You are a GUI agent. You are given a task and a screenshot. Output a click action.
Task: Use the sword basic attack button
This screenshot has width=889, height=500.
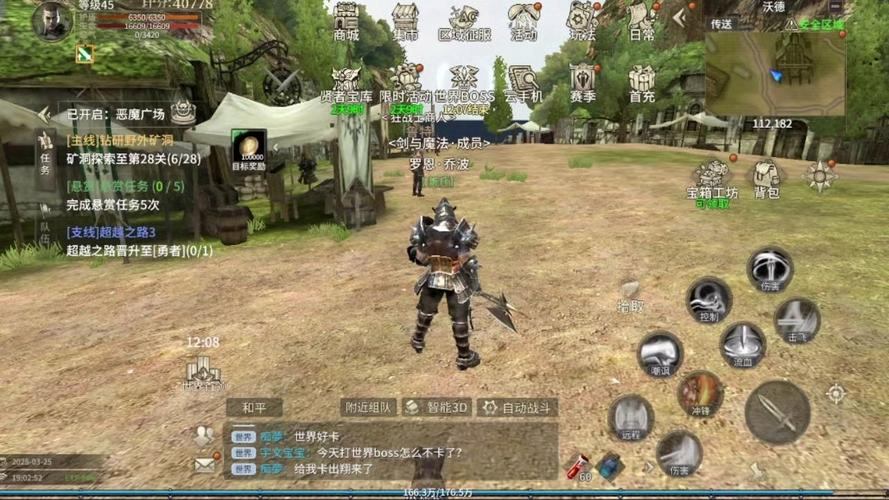pos(777,411)
